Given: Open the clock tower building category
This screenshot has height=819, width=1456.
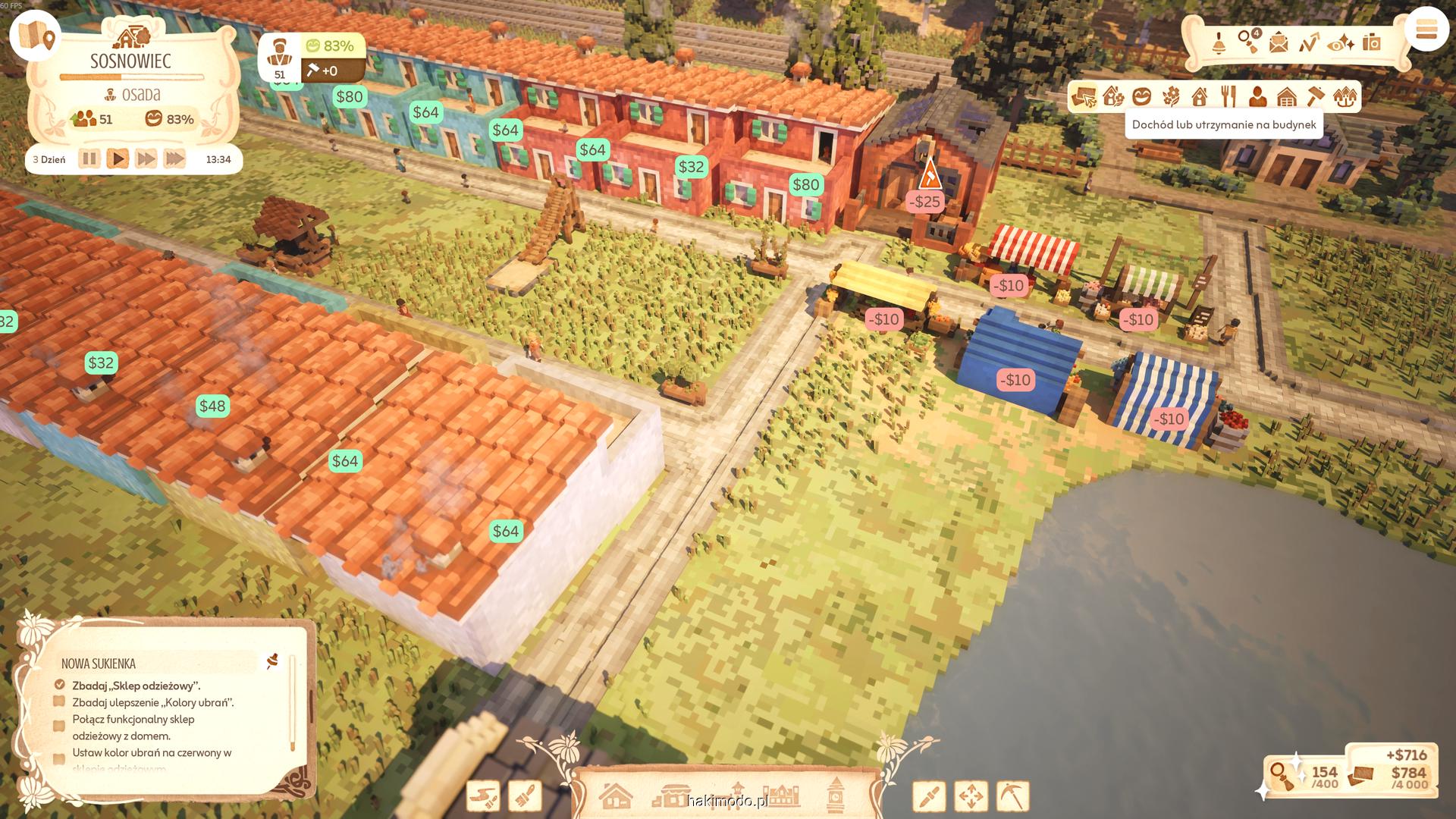Looking at the screenshot, I should tap(836, 795).
